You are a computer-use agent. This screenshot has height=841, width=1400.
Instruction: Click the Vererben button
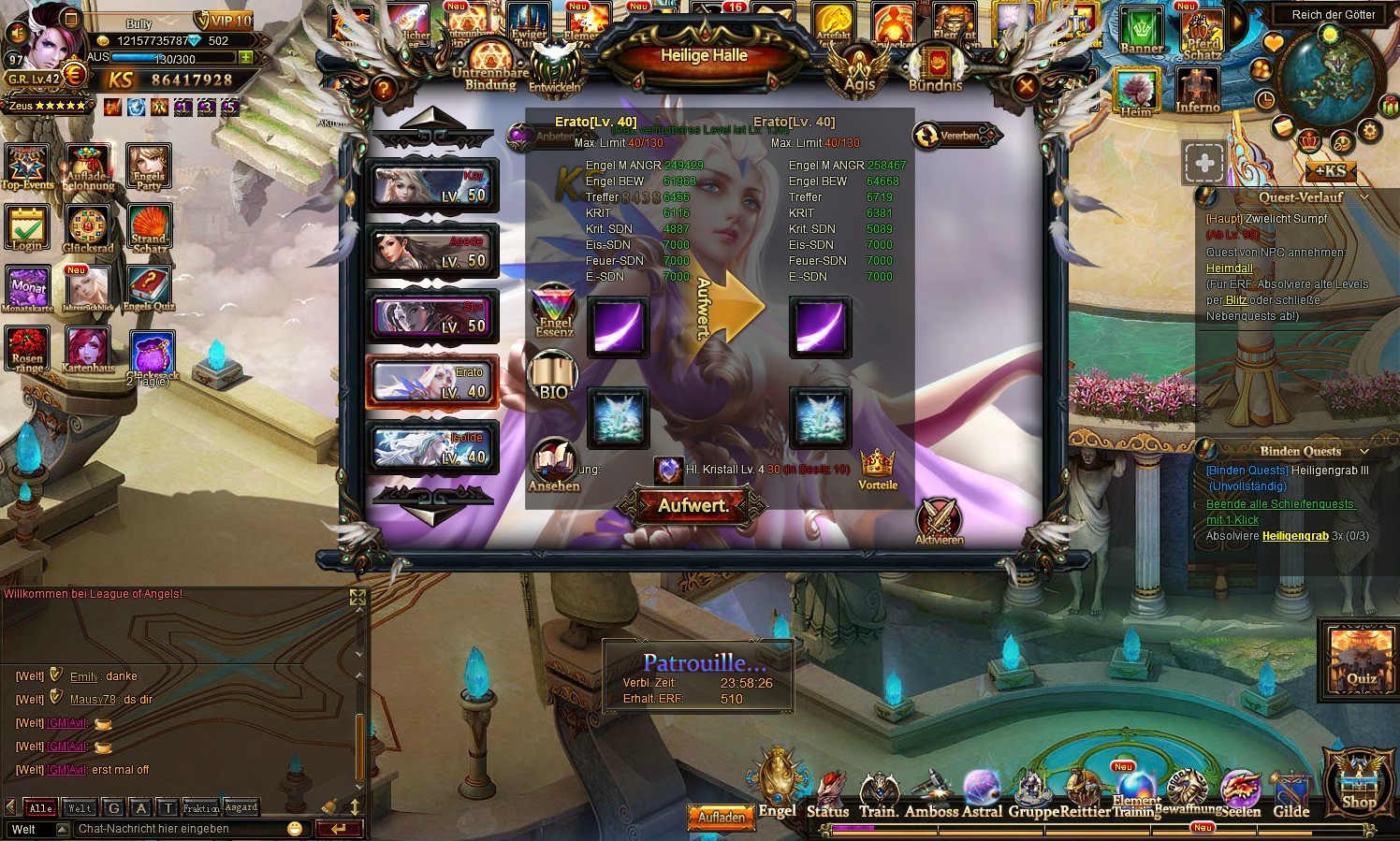(x=953, y=136)
